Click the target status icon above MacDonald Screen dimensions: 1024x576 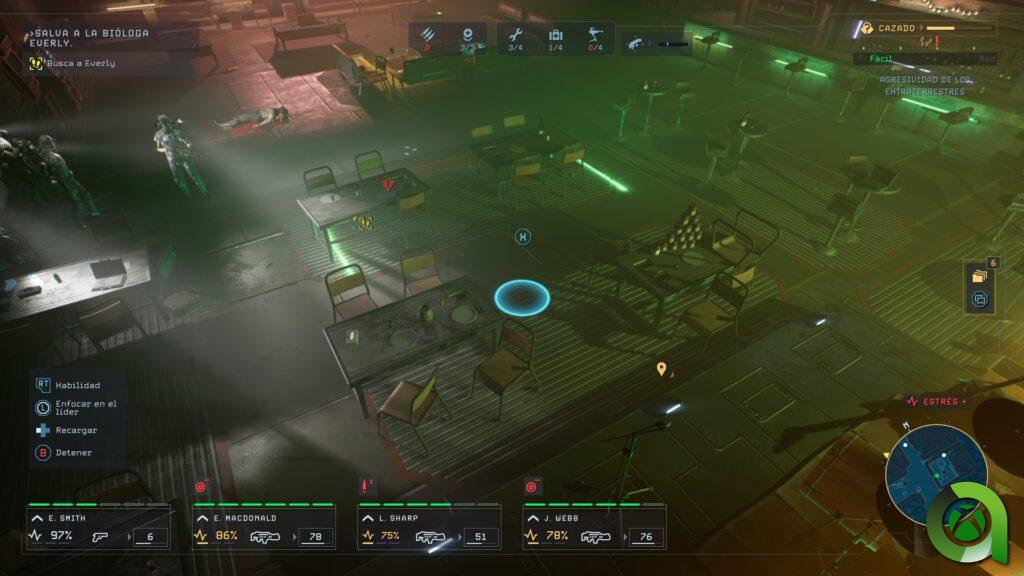[x=200, y=487]
